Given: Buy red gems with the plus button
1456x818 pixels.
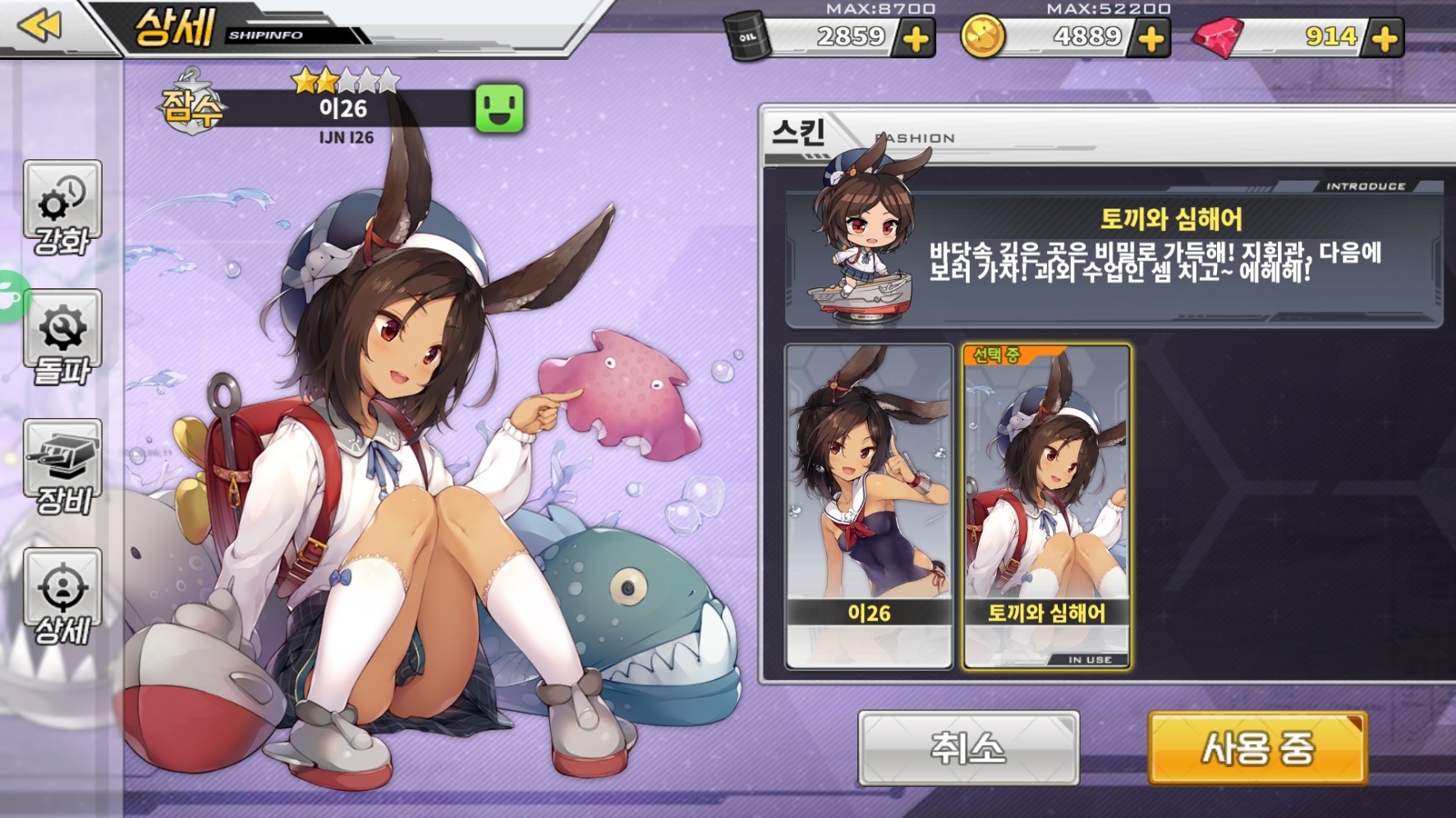Looking at the screenshot, I should click(1385, 39).
